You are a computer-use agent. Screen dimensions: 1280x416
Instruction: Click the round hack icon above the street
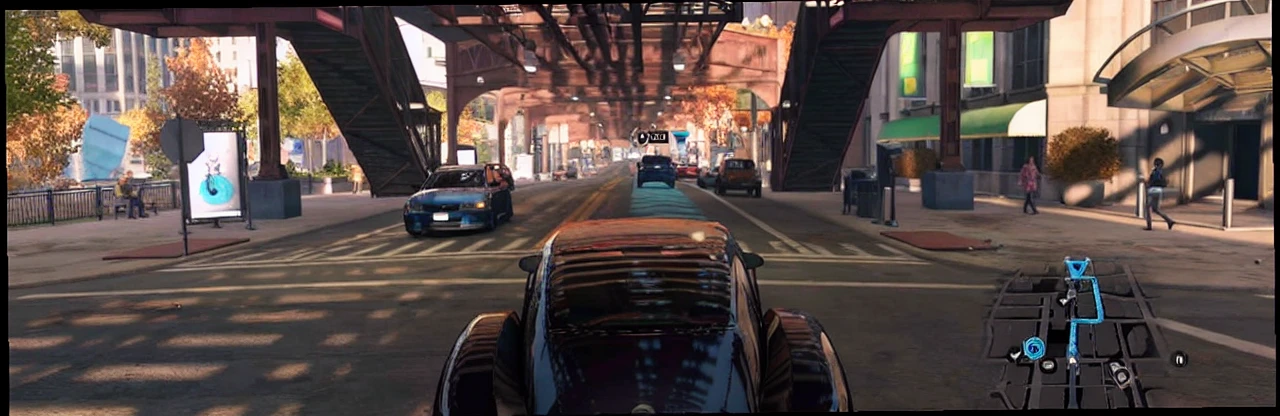coord(642,137)
